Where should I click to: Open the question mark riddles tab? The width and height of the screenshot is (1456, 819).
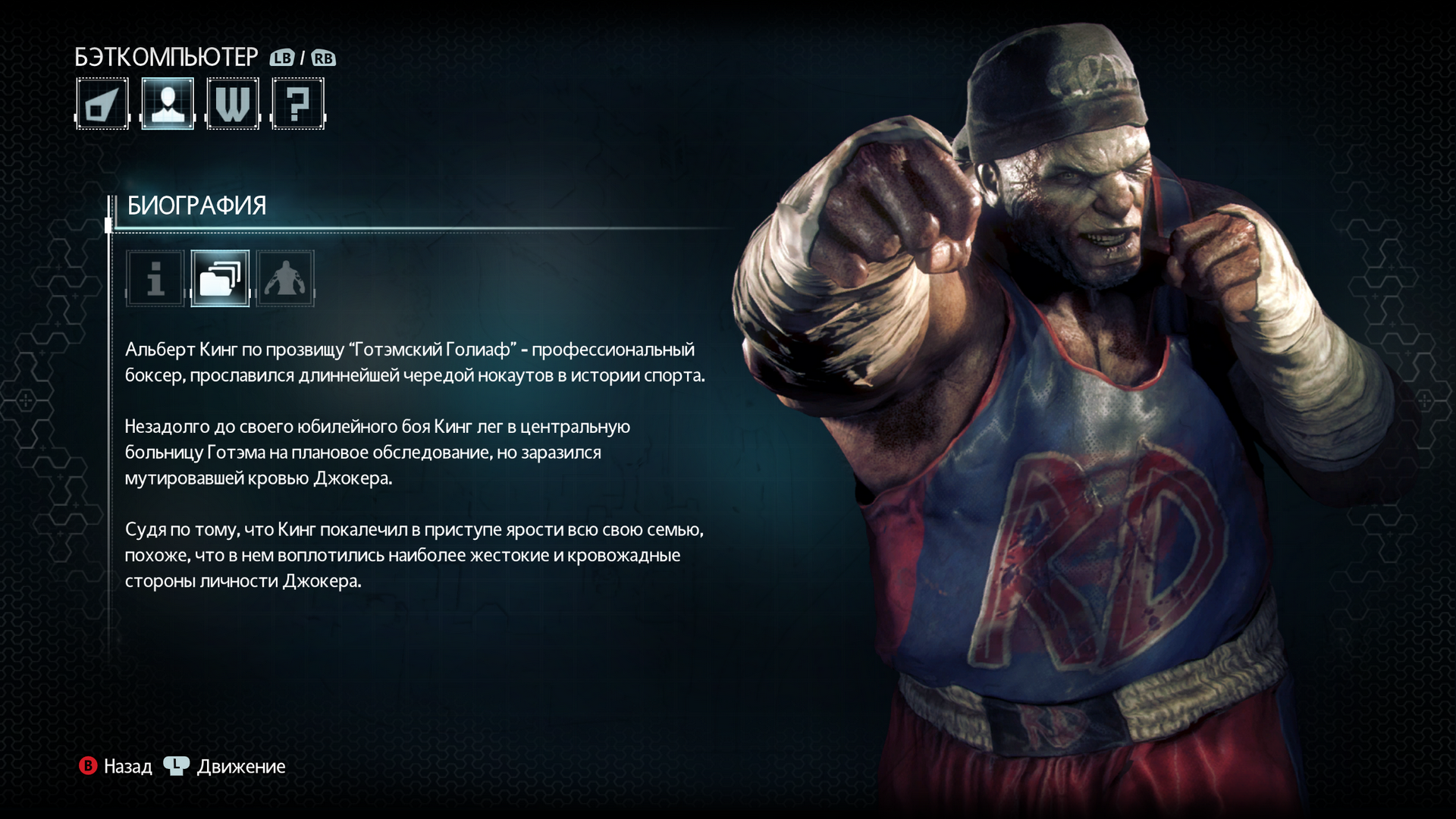298,104
